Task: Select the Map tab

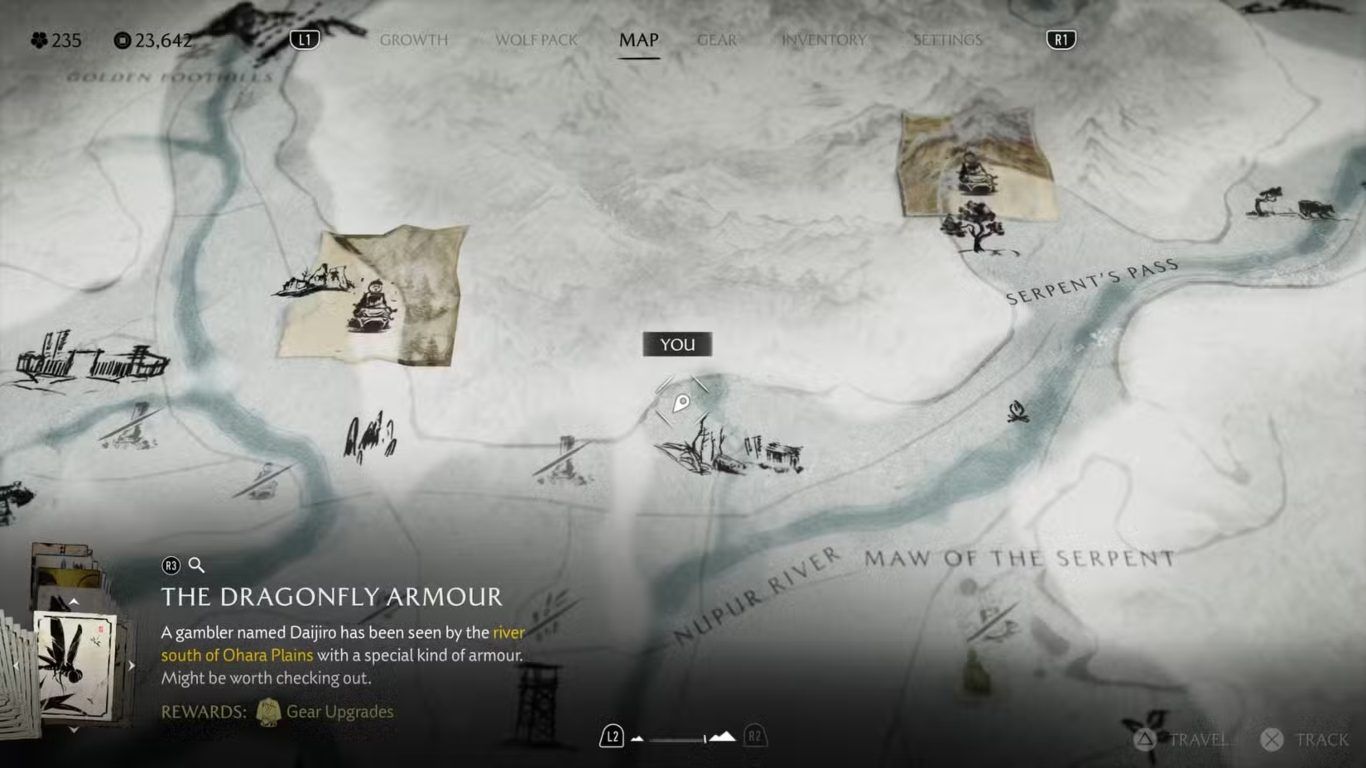Action: click(x=638, y=40)
